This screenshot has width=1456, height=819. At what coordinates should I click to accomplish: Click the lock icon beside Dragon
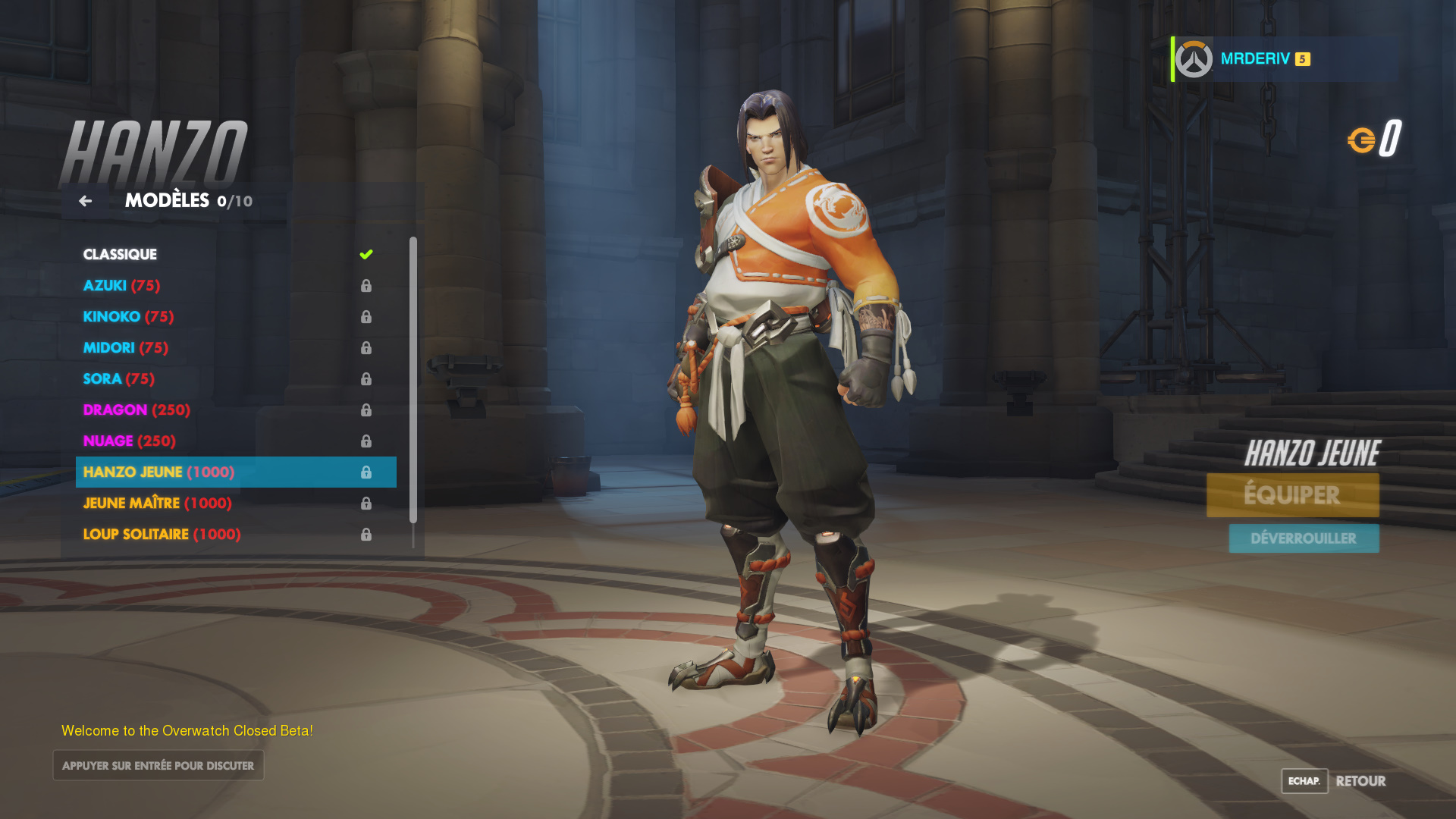367,409
